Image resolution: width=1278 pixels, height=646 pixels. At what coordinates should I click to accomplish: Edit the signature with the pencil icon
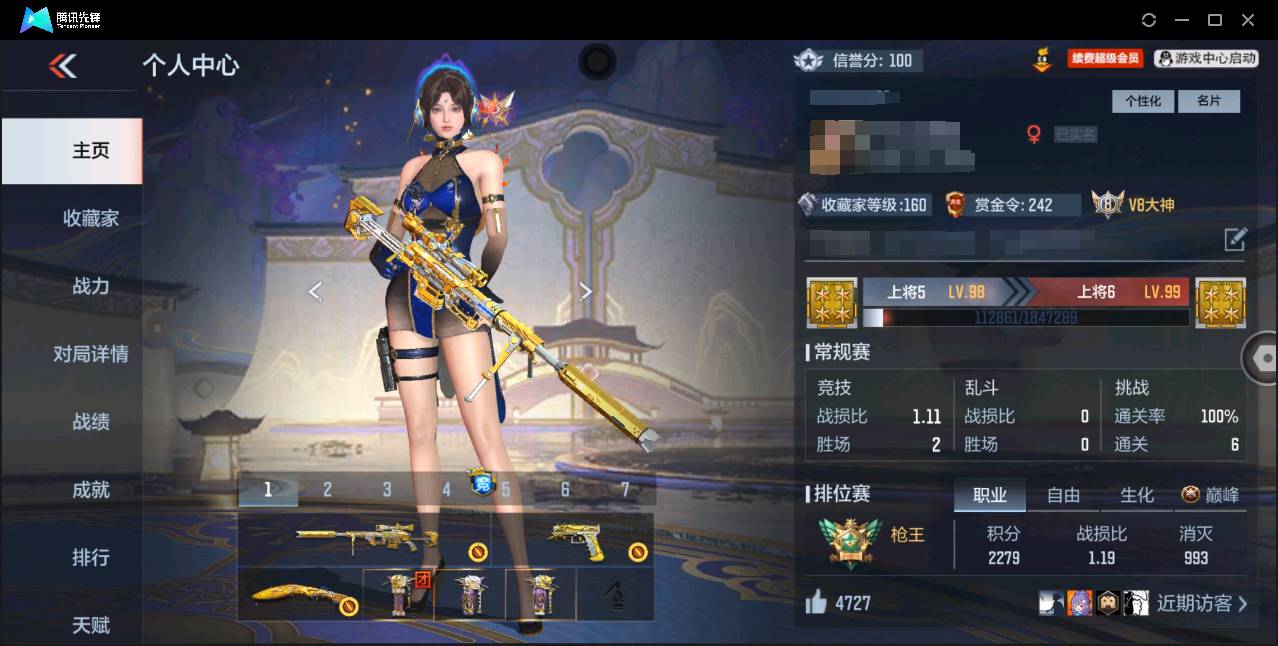1235,239
